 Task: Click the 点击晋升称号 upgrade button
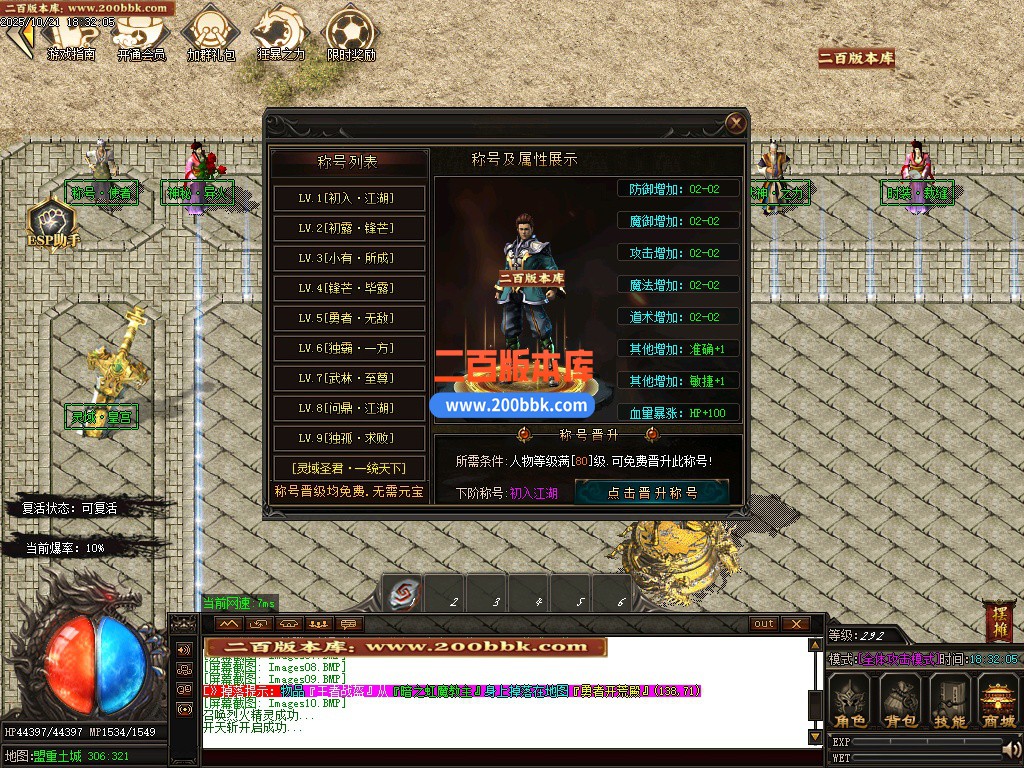click(x=652, y=492)
